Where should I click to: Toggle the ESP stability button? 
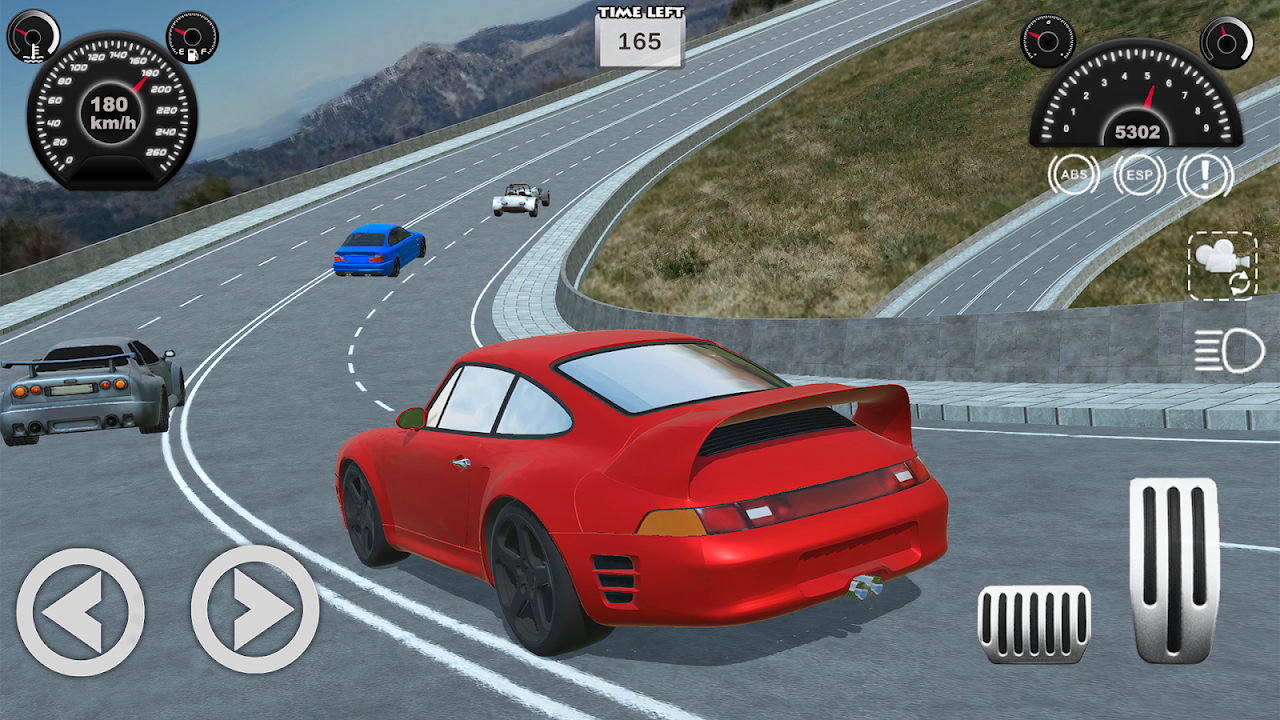coord(1139,176)
